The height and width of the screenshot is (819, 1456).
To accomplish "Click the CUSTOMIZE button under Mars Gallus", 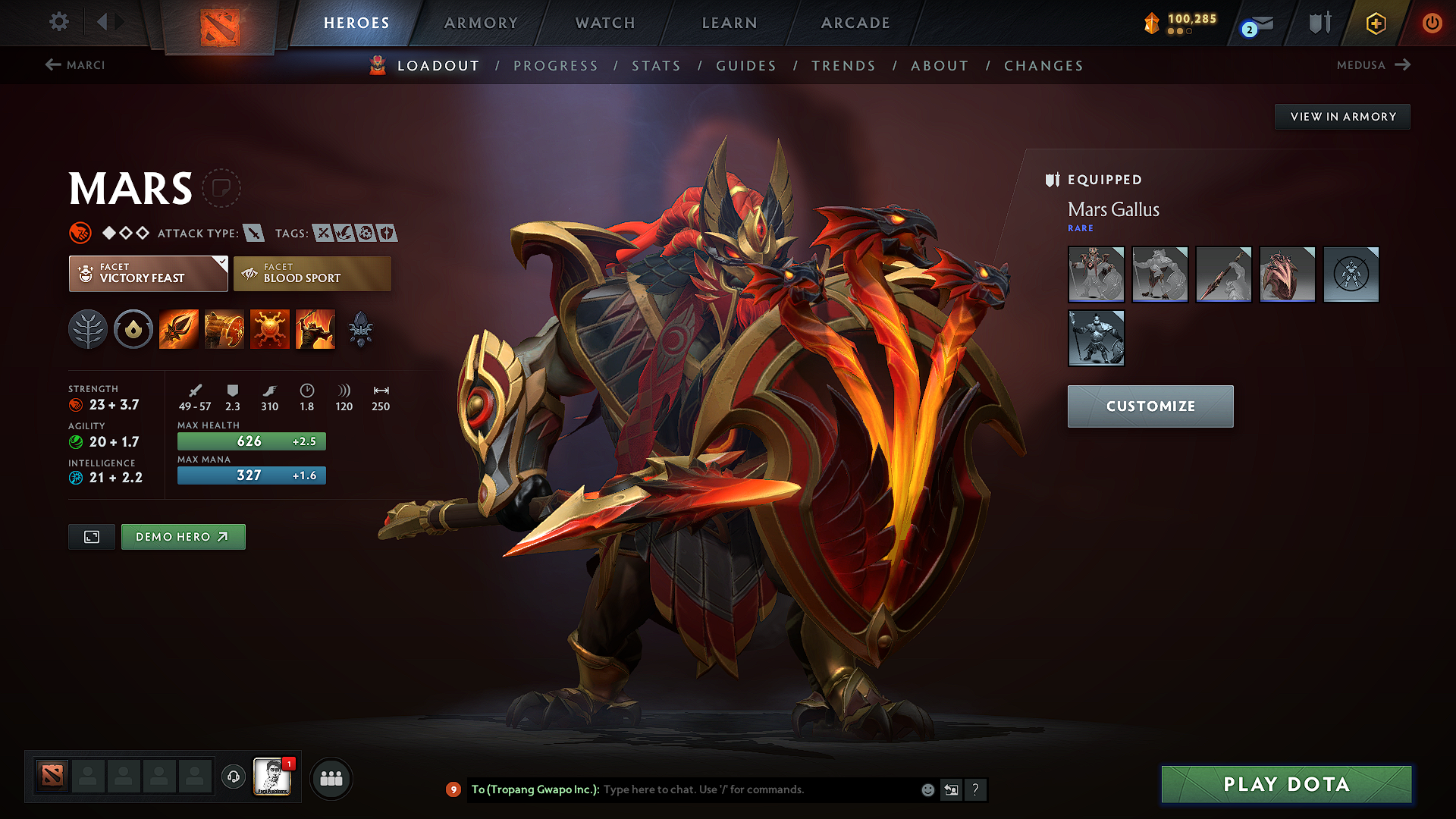I will [x=1150, y=406].
